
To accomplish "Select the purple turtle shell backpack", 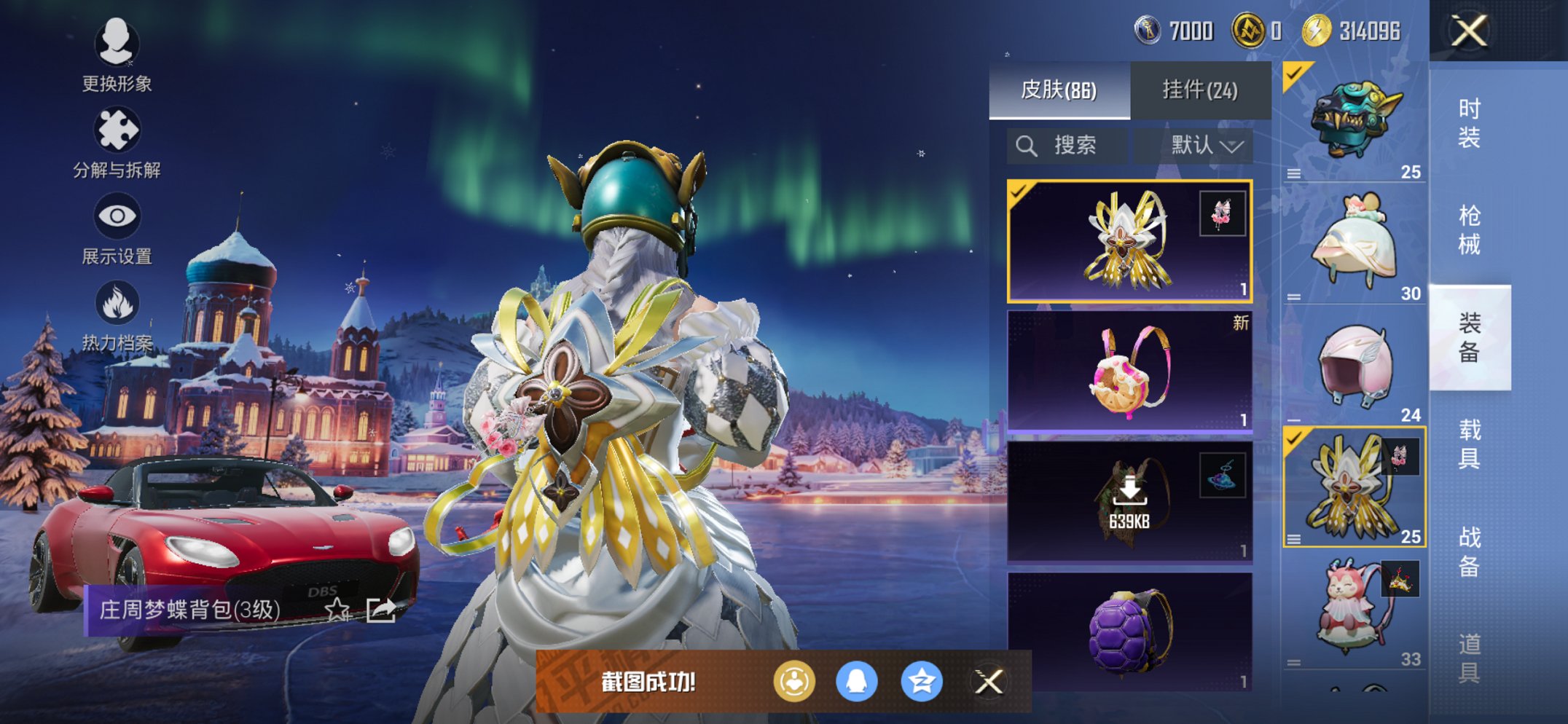I will tap(1129, 631).
